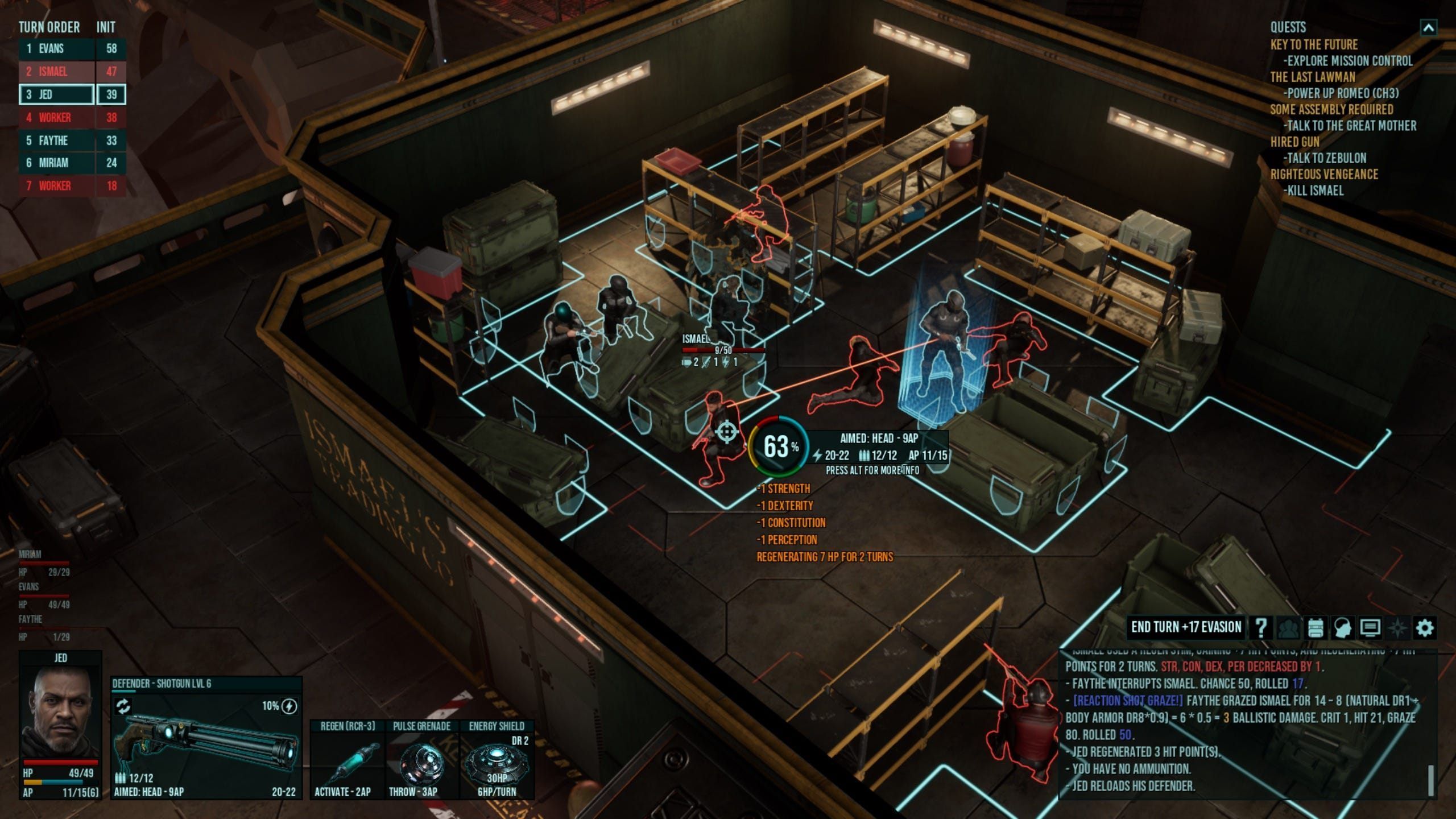End the turn for +17 evasion
1456x819 pixels.
click(x=1186, y=627)
